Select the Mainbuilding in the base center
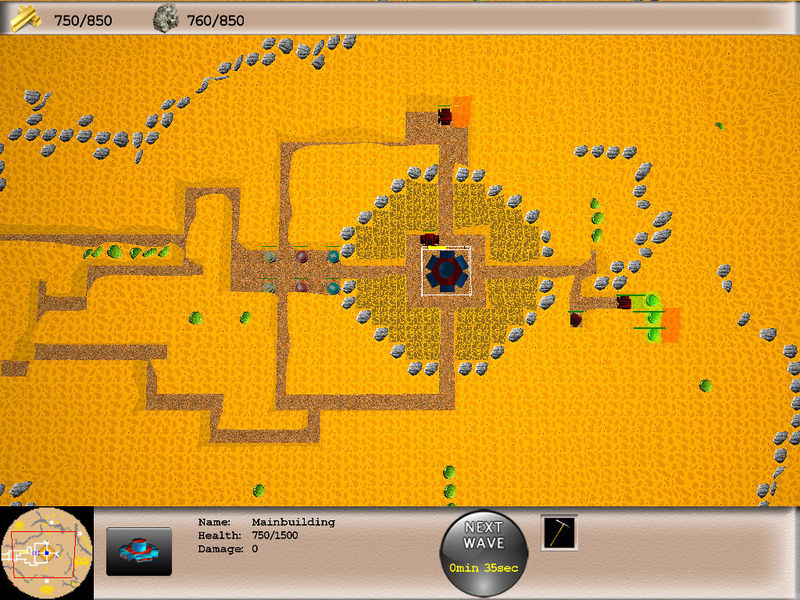Image resolution: width=800 pixels, height=600 pixels. click(x=446, y=270)
